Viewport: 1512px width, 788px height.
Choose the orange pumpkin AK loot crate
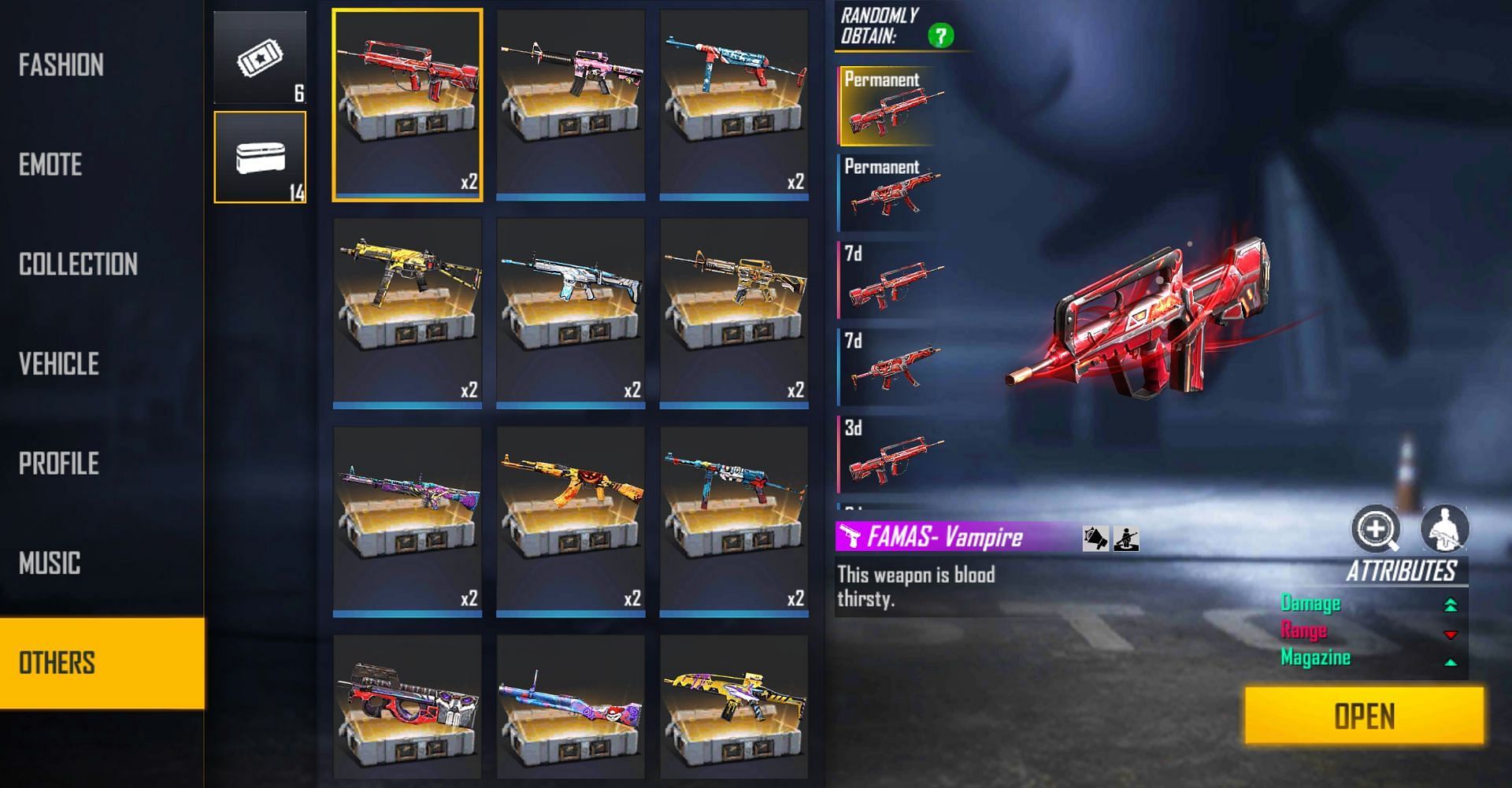[x=571, y=521]
